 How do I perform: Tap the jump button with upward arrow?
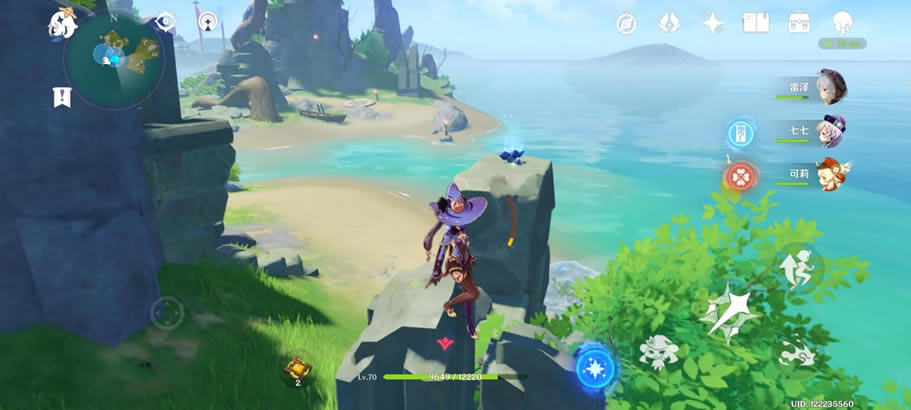800,266
